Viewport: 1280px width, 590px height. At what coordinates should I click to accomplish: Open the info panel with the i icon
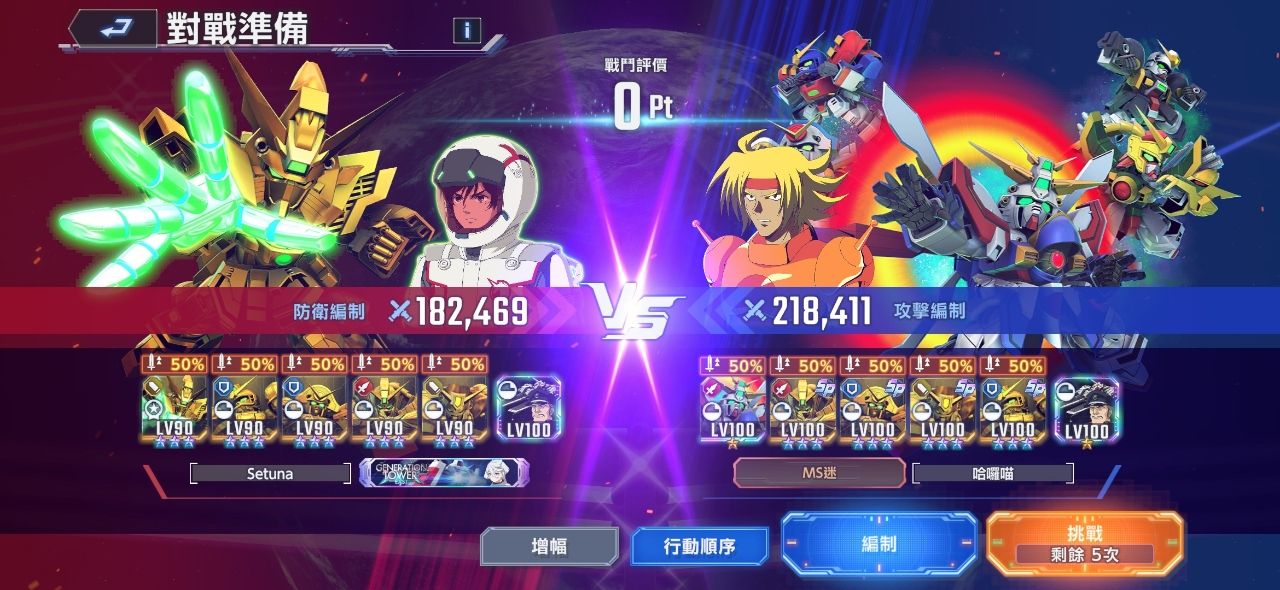coord(466,30)
